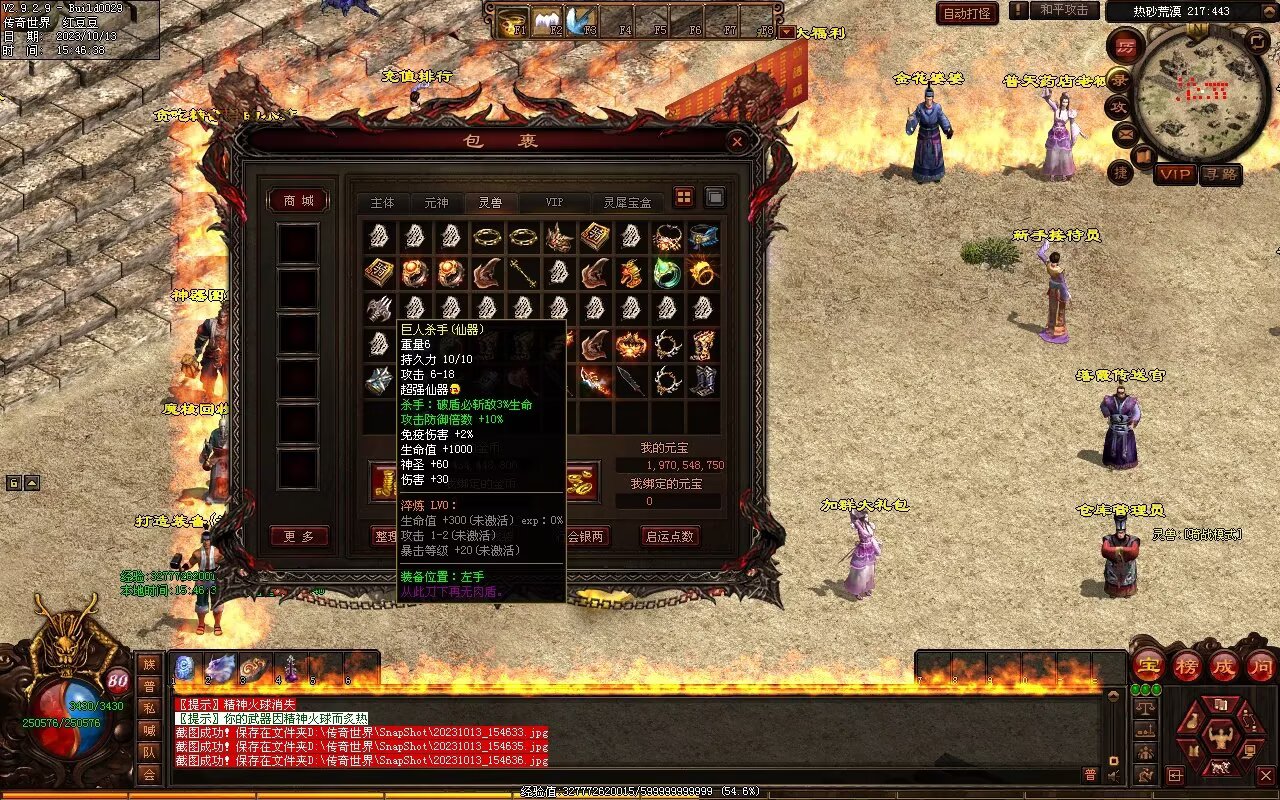Toggle 自动打怪 auto-fight
This screenshot has width=1280, height=800.
(x=967, y=13)
